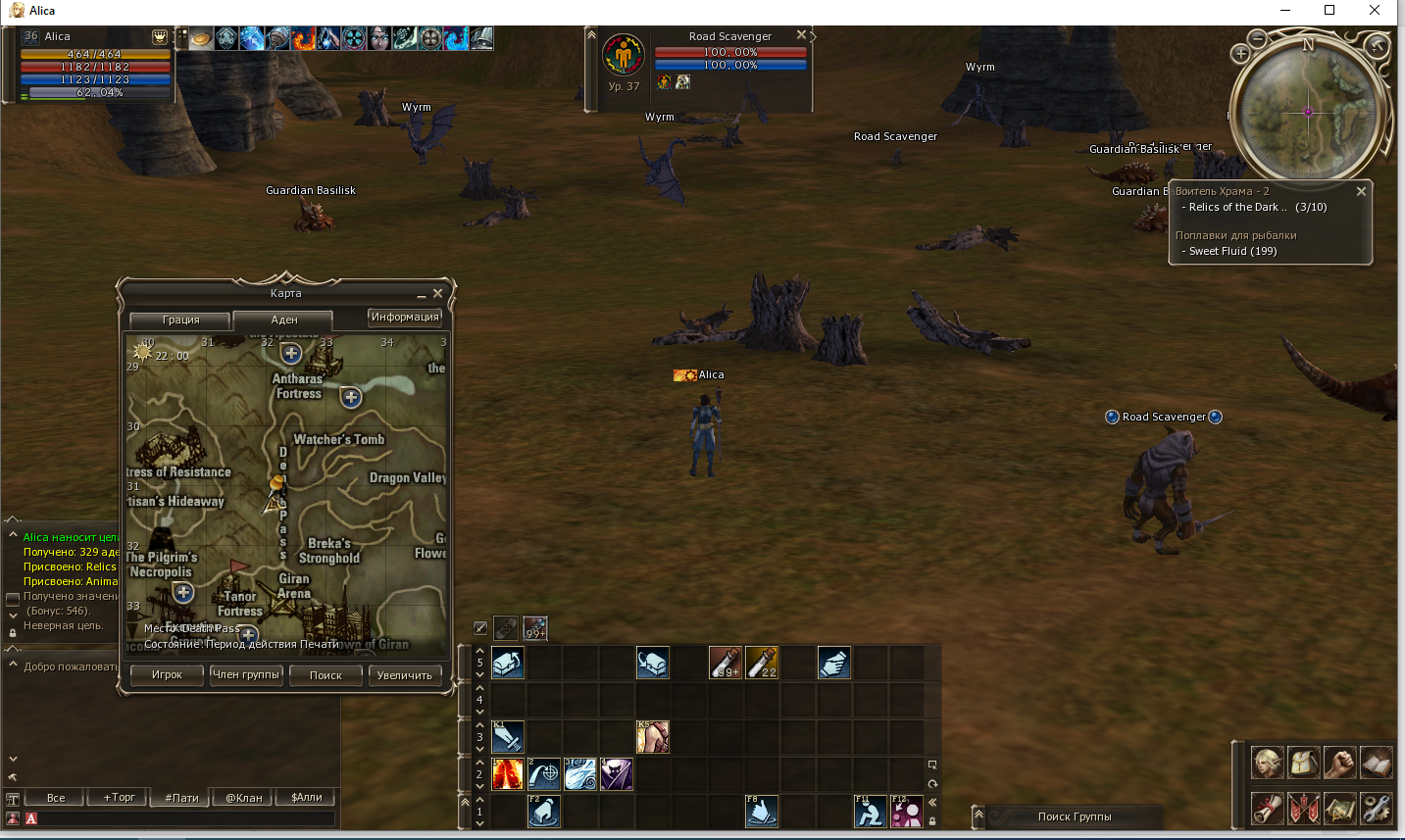Select the @Клан chat channel filter
This screenshot has height=840, width=1405.
[240, 797]
